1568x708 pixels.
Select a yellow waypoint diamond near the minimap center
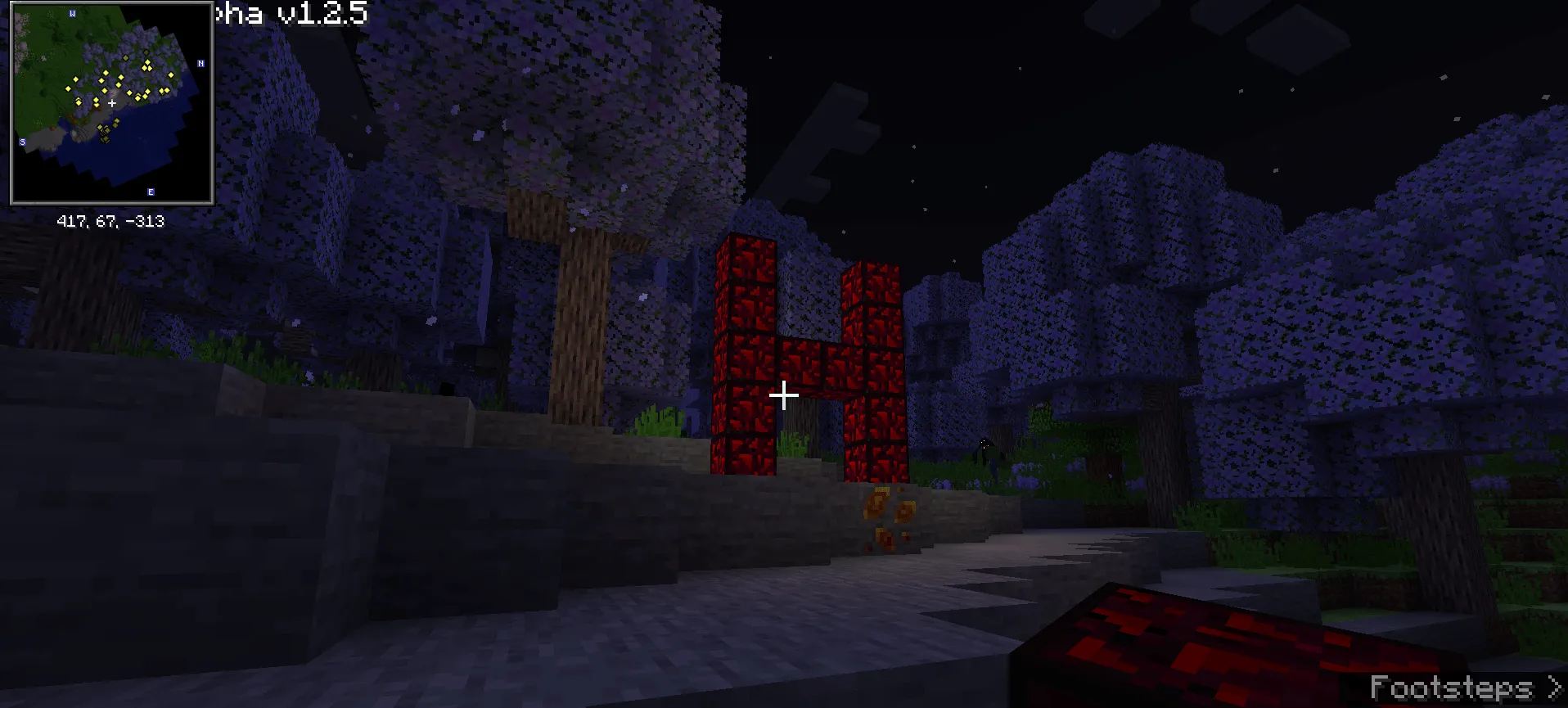pos(105,91)
